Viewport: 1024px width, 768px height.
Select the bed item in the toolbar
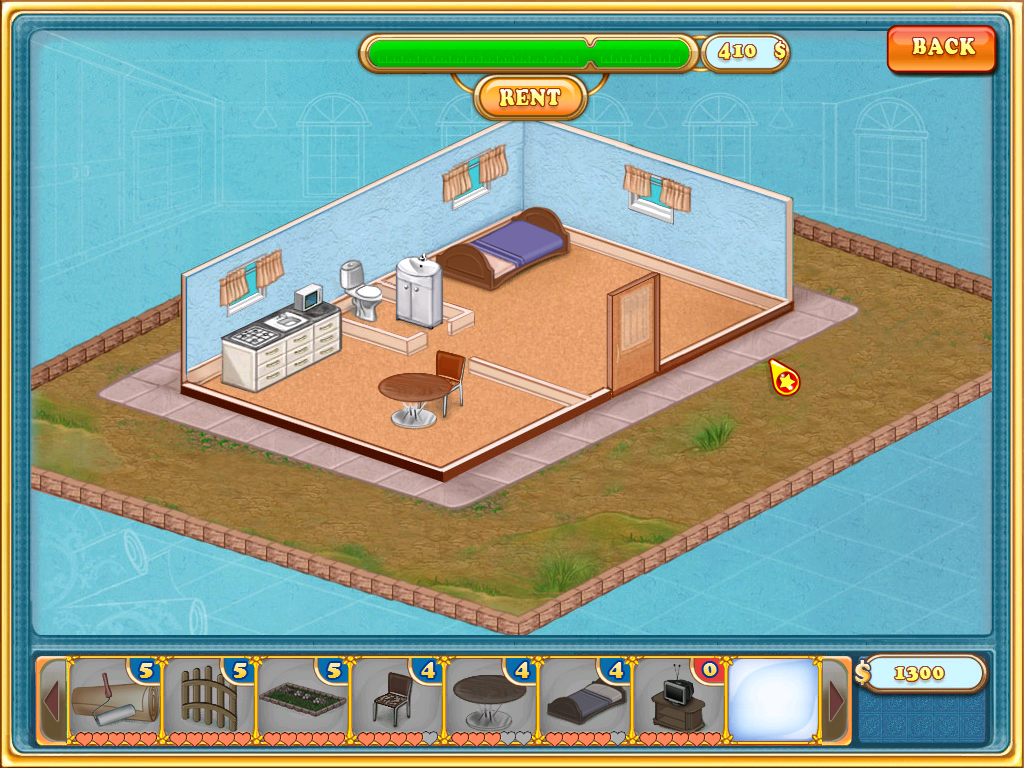pyautogui.click(x=585, y=698)
